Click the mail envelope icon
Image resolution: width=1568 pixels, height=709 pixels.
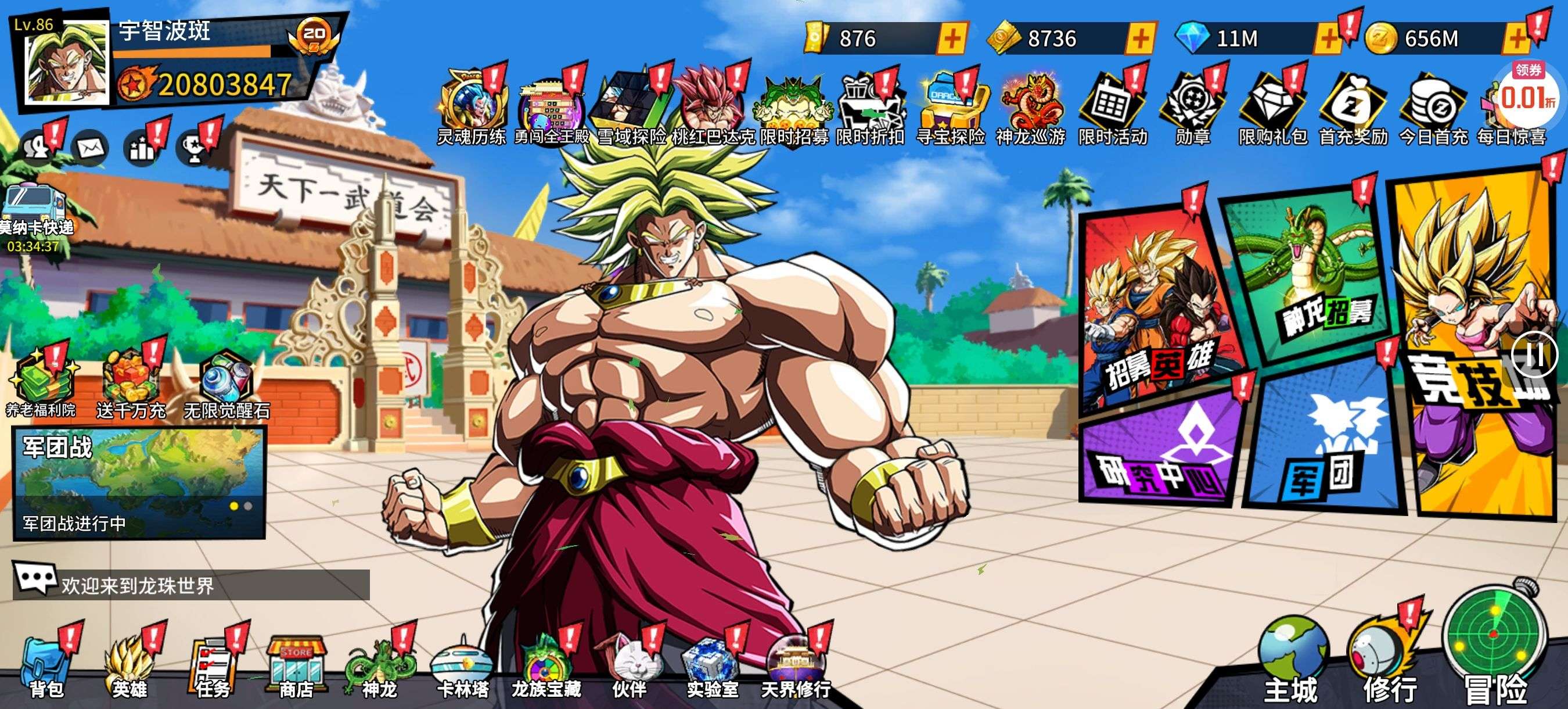point(90,148)
